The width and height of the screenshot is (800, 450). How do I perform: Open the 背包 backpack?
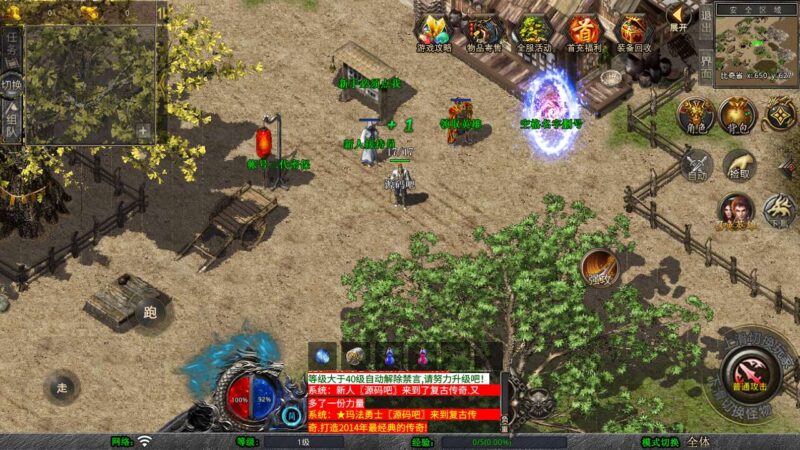[738, 115]
